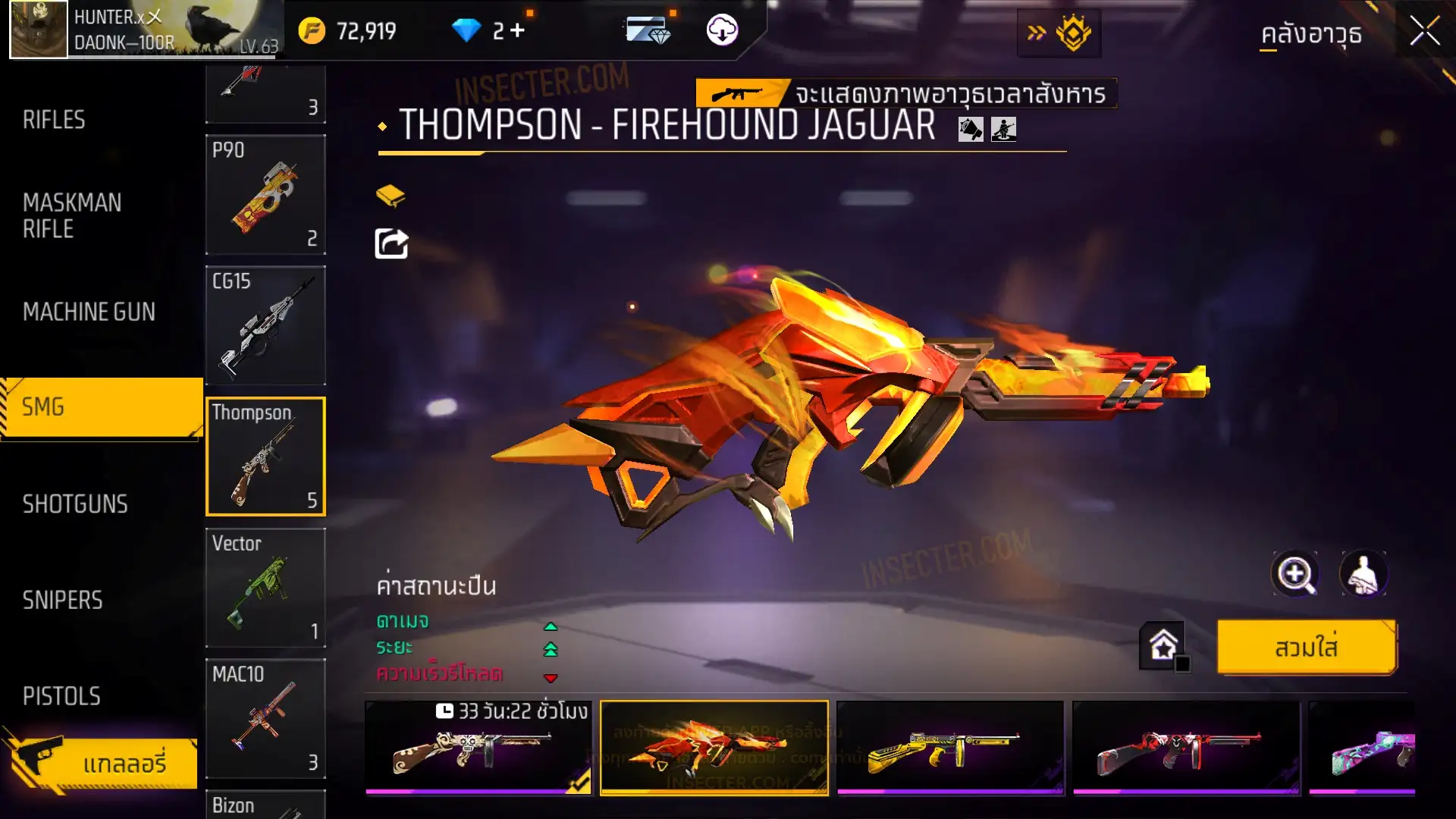The image size is (1456, 819).
Task: Select the red Thompson skin thumbnail
Action: coord(1186,748)
